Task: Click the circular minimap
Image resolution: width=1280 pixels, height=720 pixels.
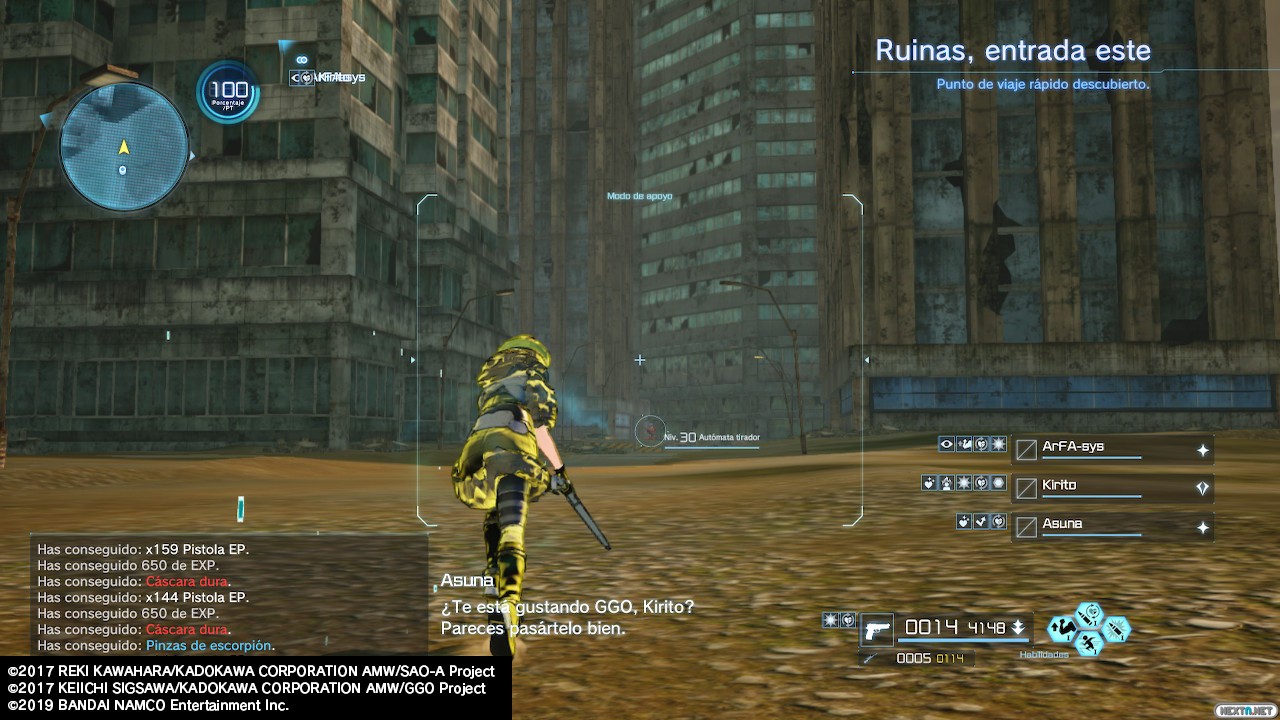Action: (x=124, y=147)
